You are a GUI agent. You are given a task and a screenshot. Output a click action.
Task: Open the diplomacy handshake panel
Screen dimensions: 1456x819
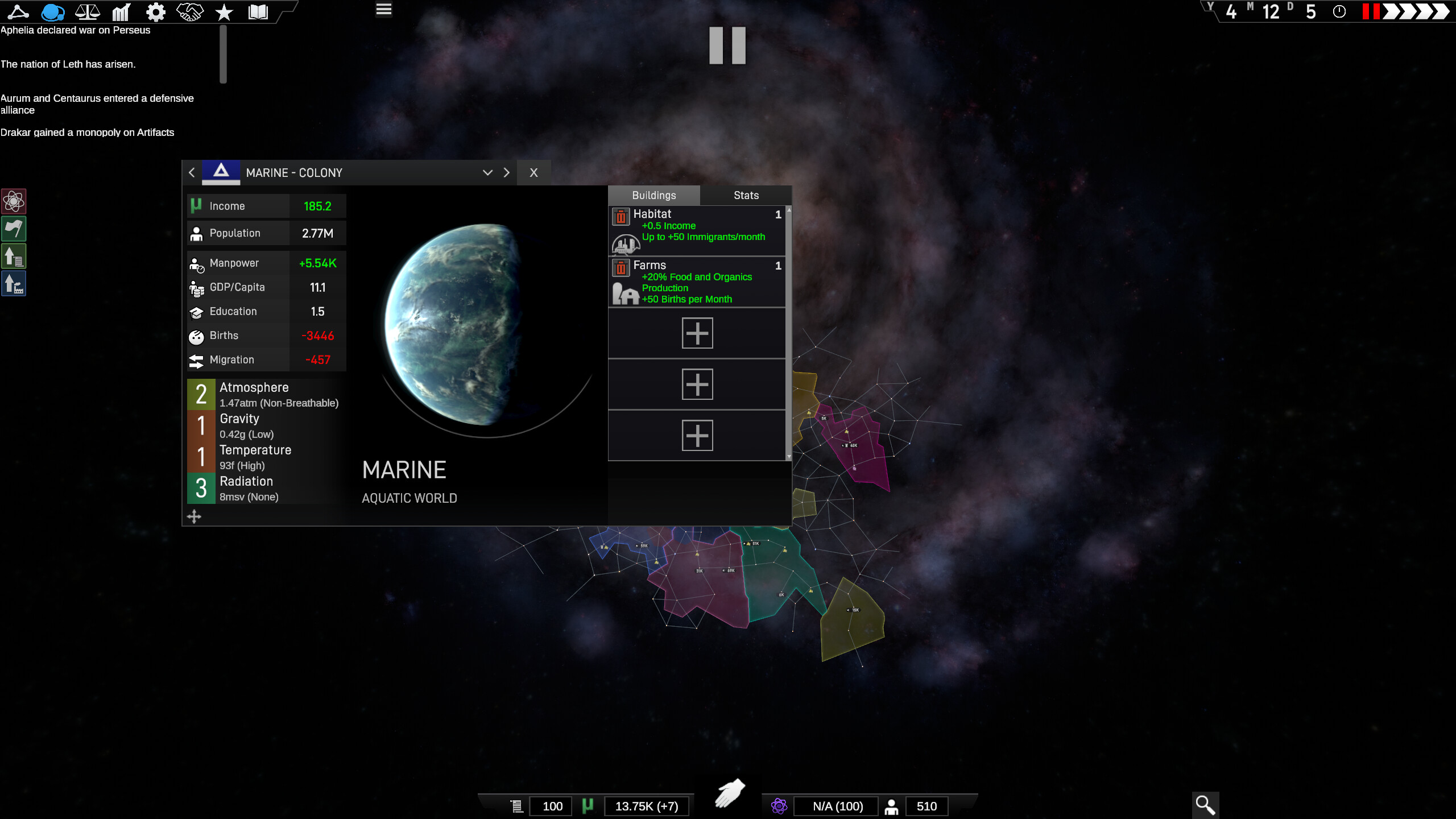(x=189, y=11)
